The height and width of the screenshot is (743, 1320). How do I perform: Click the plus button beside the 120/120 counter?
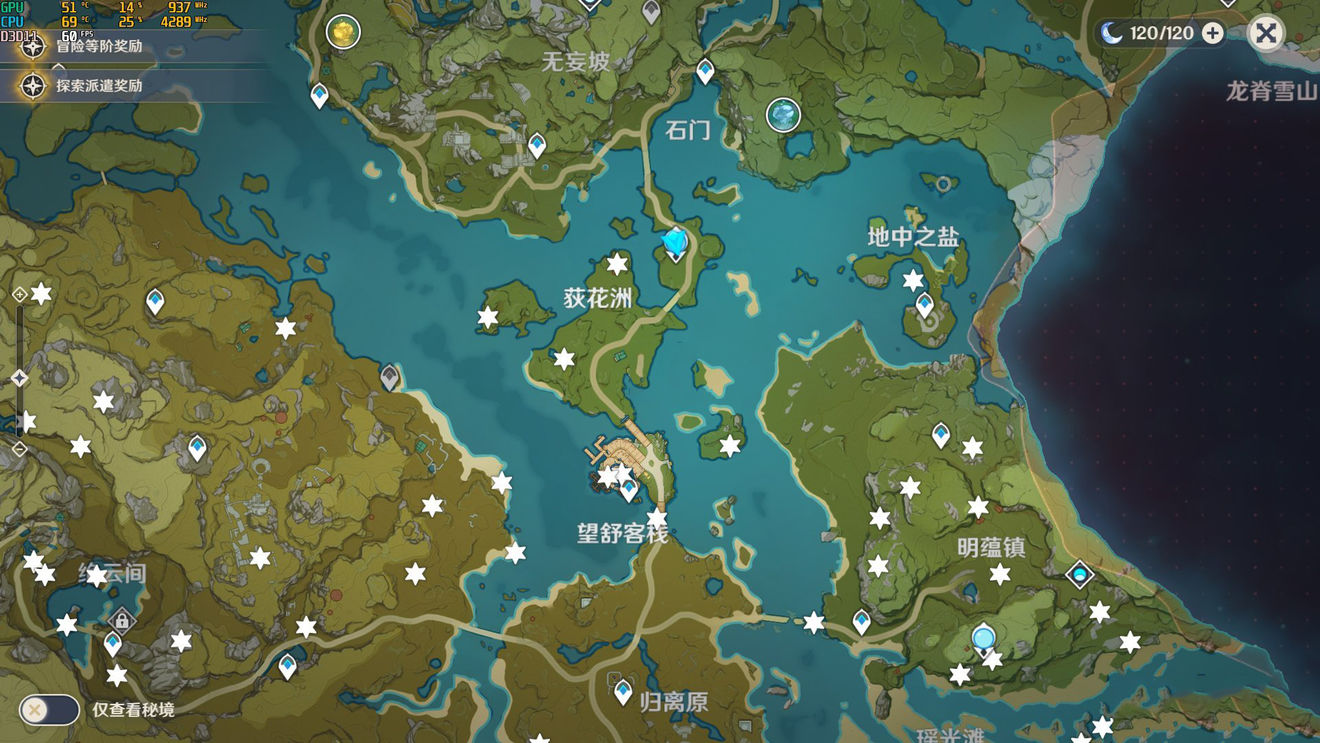click(x=1211, y=32)
